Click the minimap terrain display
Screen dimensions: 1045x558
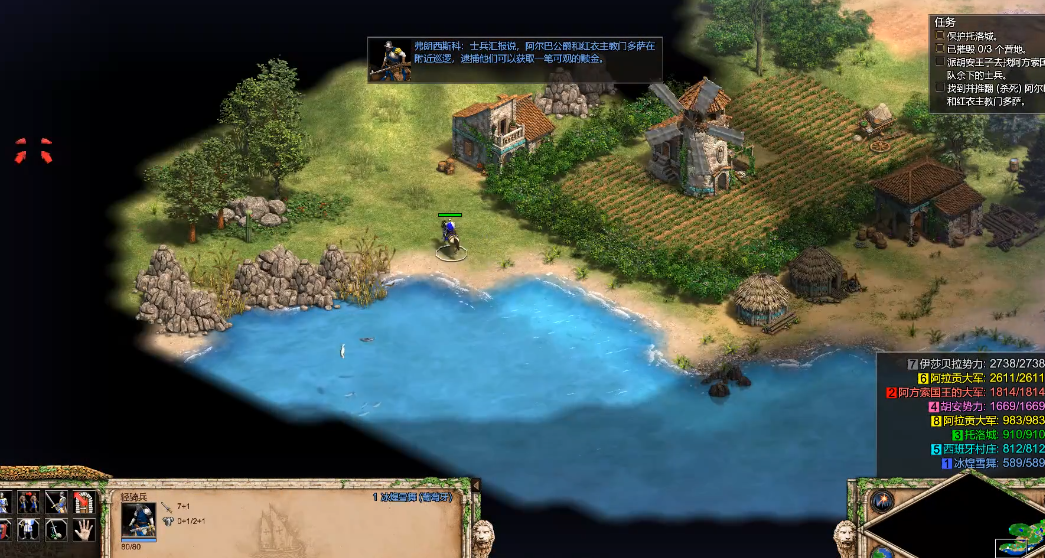pyautogui.click(x=1010, y=535)
